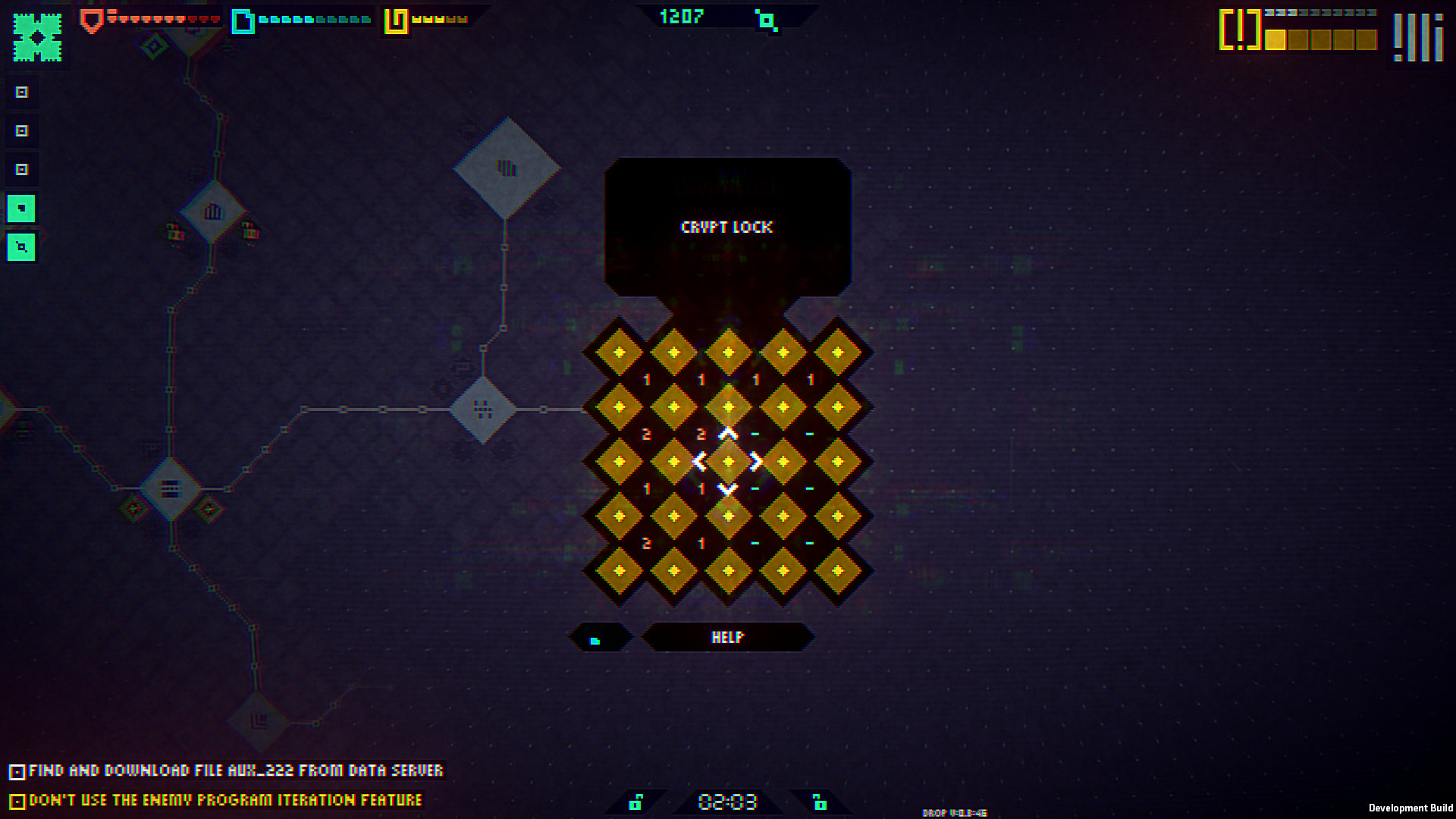This screenshot has width=1456, height=819.
Task: Toggle the AUX_222 download objective checkbox
Action: (17, 770)
